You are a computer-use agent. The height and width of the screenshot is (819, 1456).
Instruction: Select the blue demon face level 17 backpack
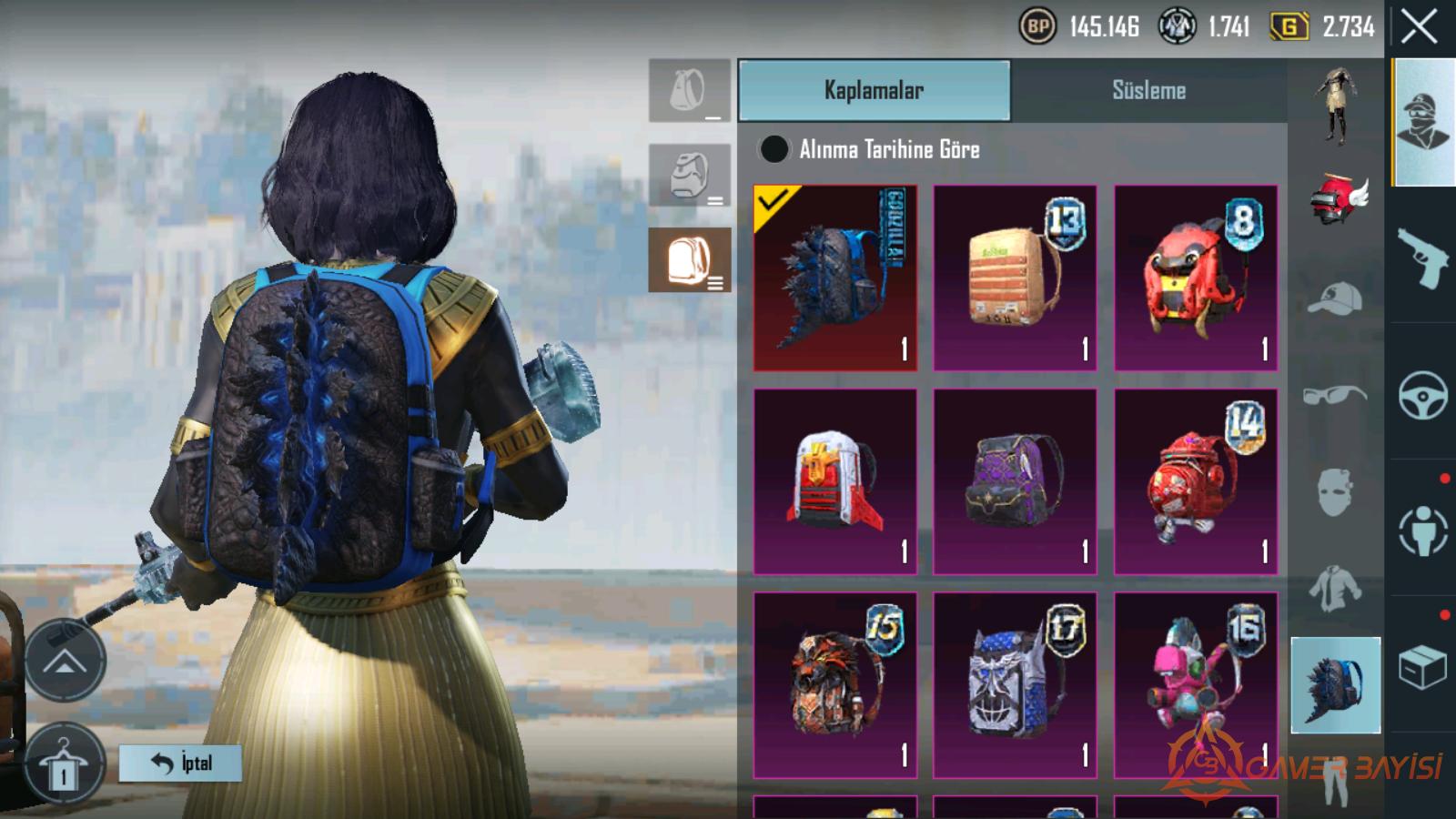(x=1015, y=685)
